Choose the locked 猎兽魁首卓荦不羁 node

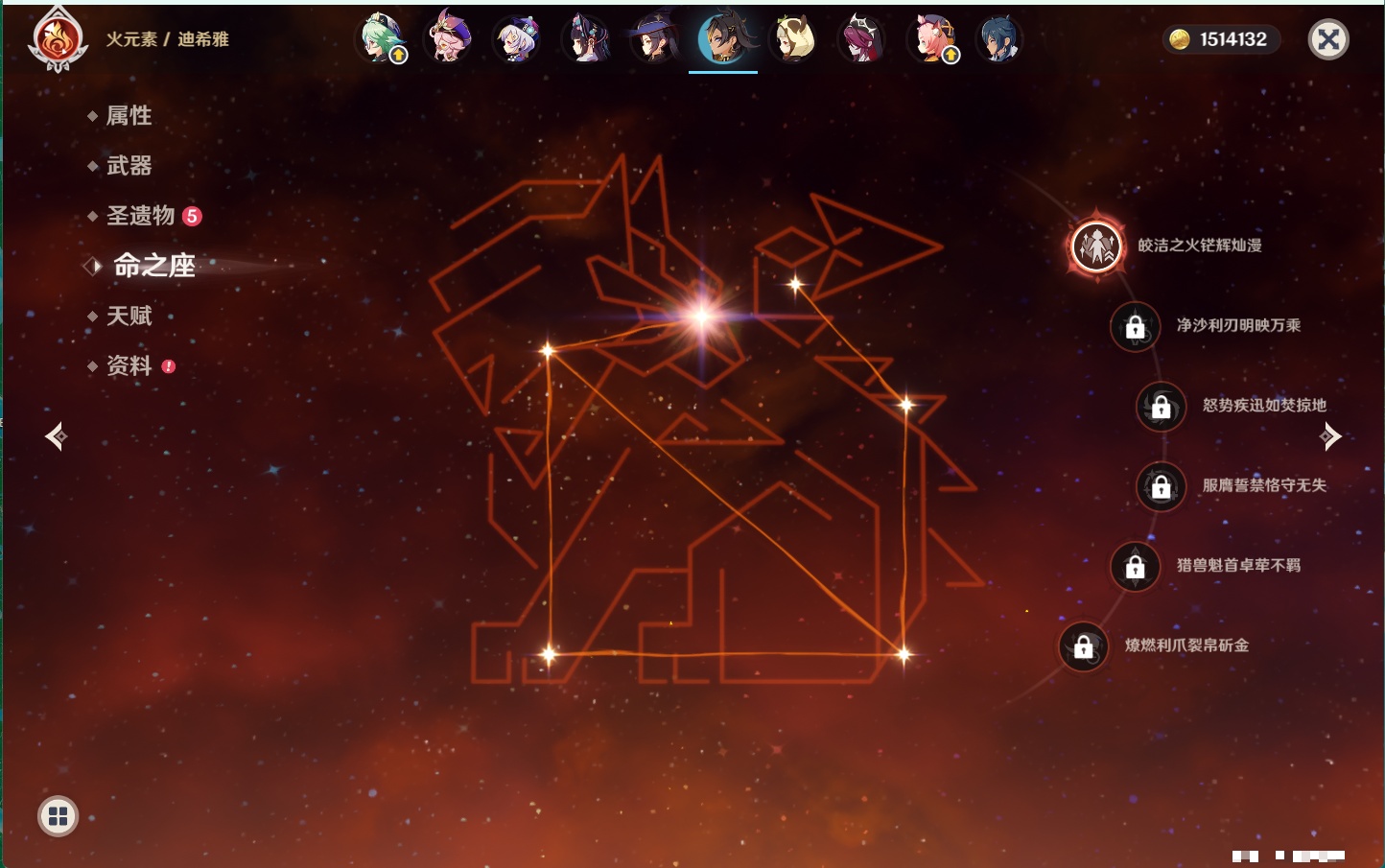click(x=1136, y=566)
